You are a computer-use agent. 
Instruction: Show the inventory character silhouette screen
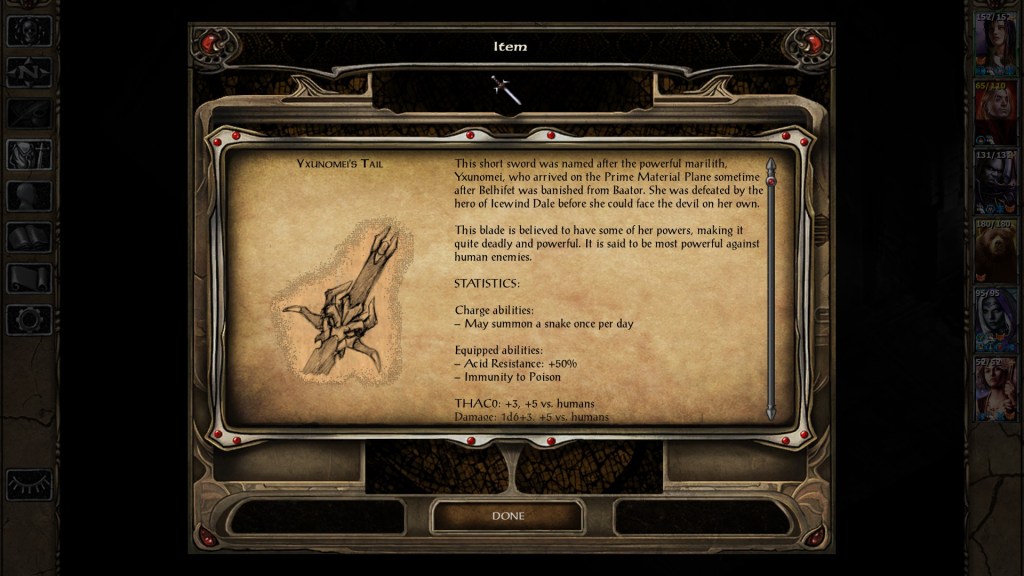click(29, 155)
